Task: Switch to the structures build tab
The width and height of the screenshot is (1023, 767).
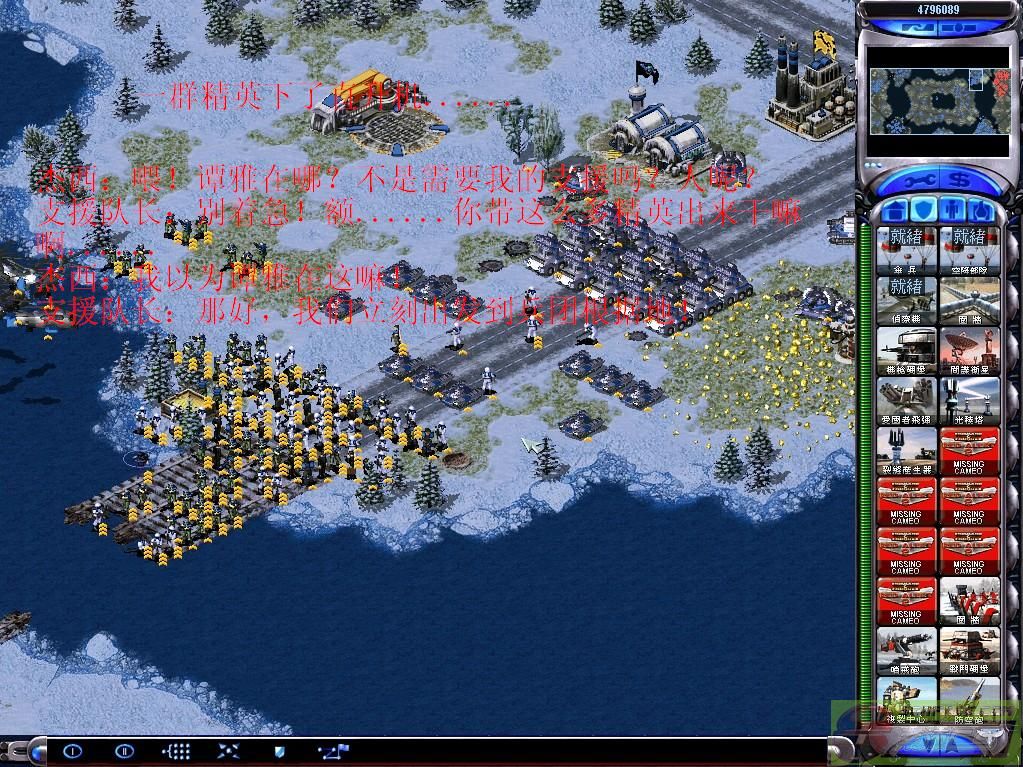Action: (895, 211)
